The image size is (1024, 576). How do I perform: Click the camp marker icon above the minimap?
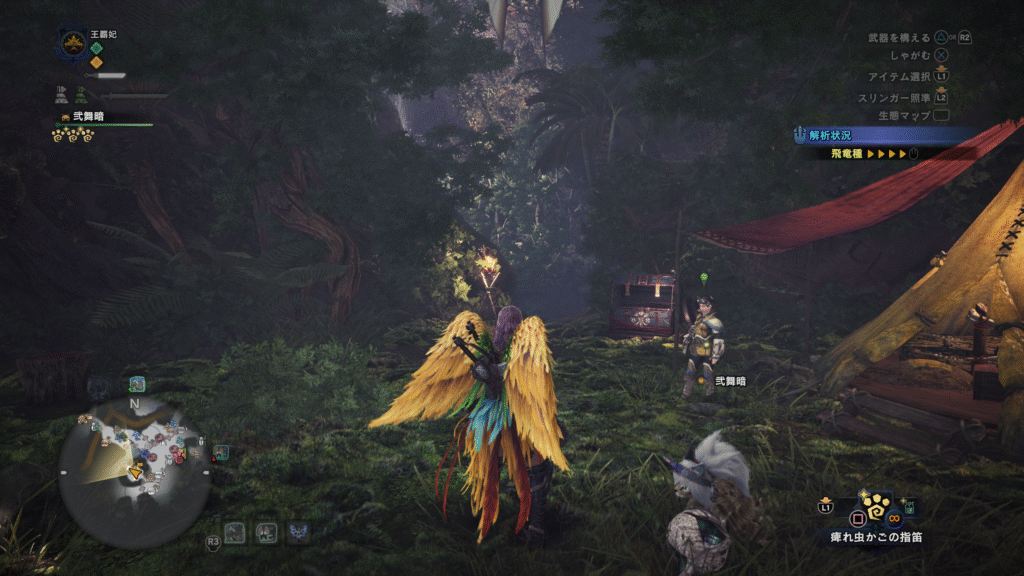point(136,384)
